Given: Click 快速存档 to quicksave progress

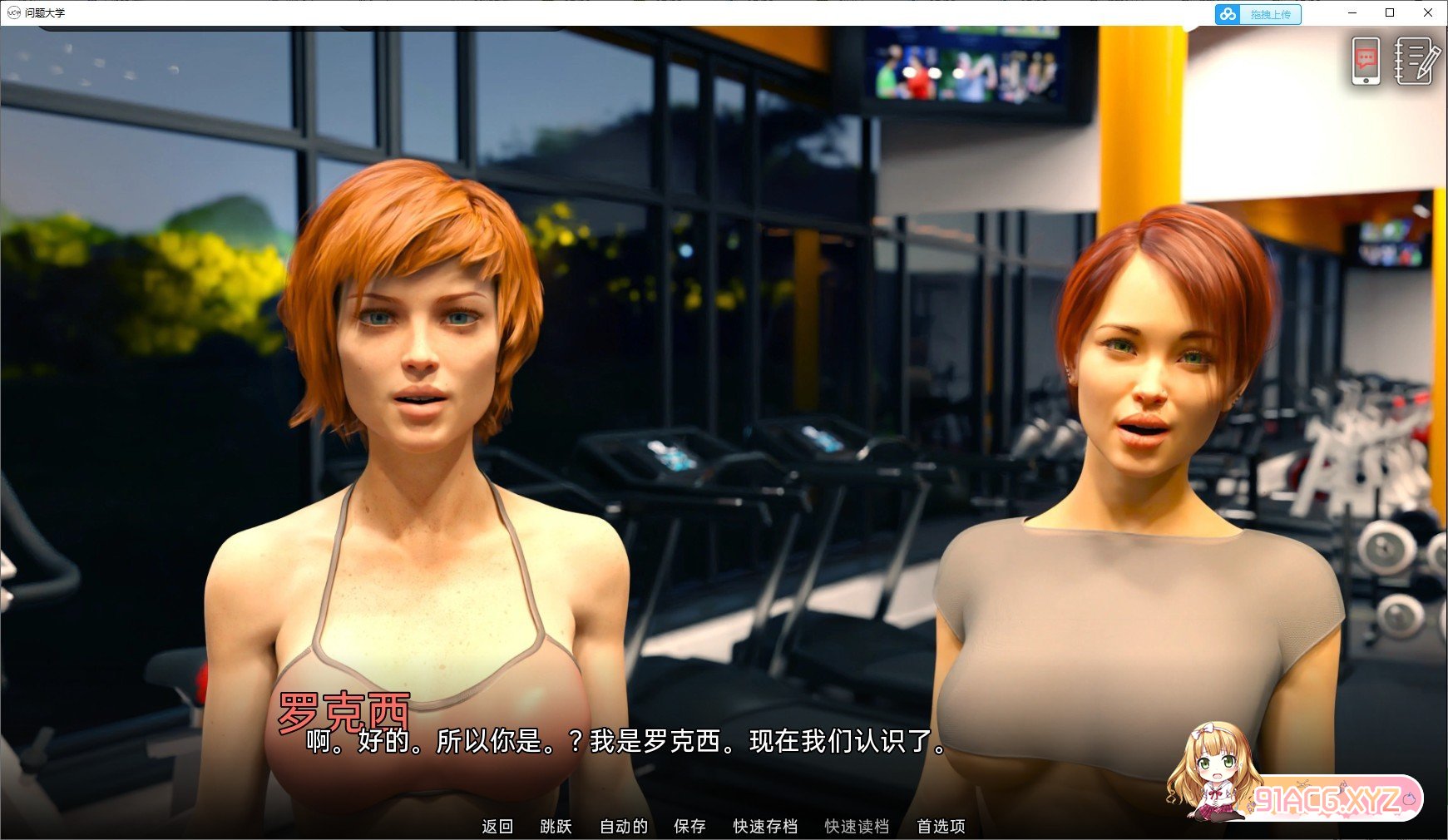Looking at the screenshot, I should pos(765,827).
